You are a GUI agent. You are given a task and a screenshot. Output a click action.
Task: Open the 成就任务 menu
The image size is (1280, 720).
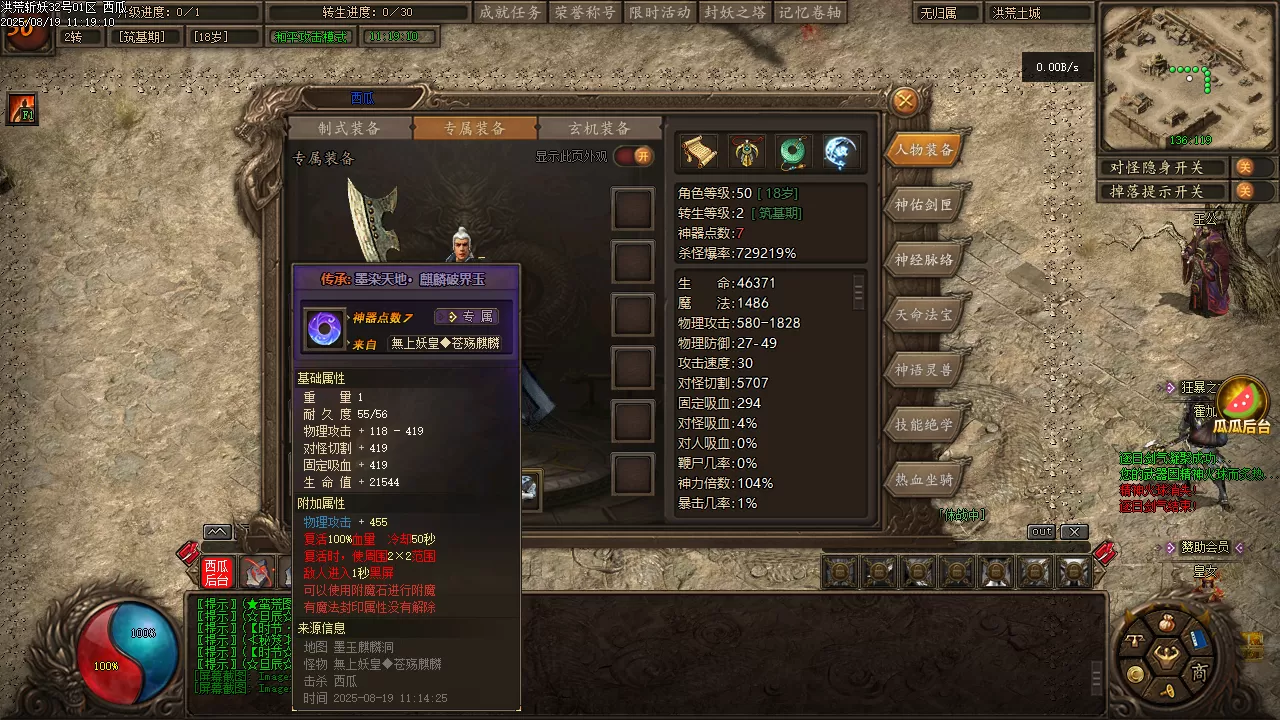pyautogui.click(x=510, y=12)
